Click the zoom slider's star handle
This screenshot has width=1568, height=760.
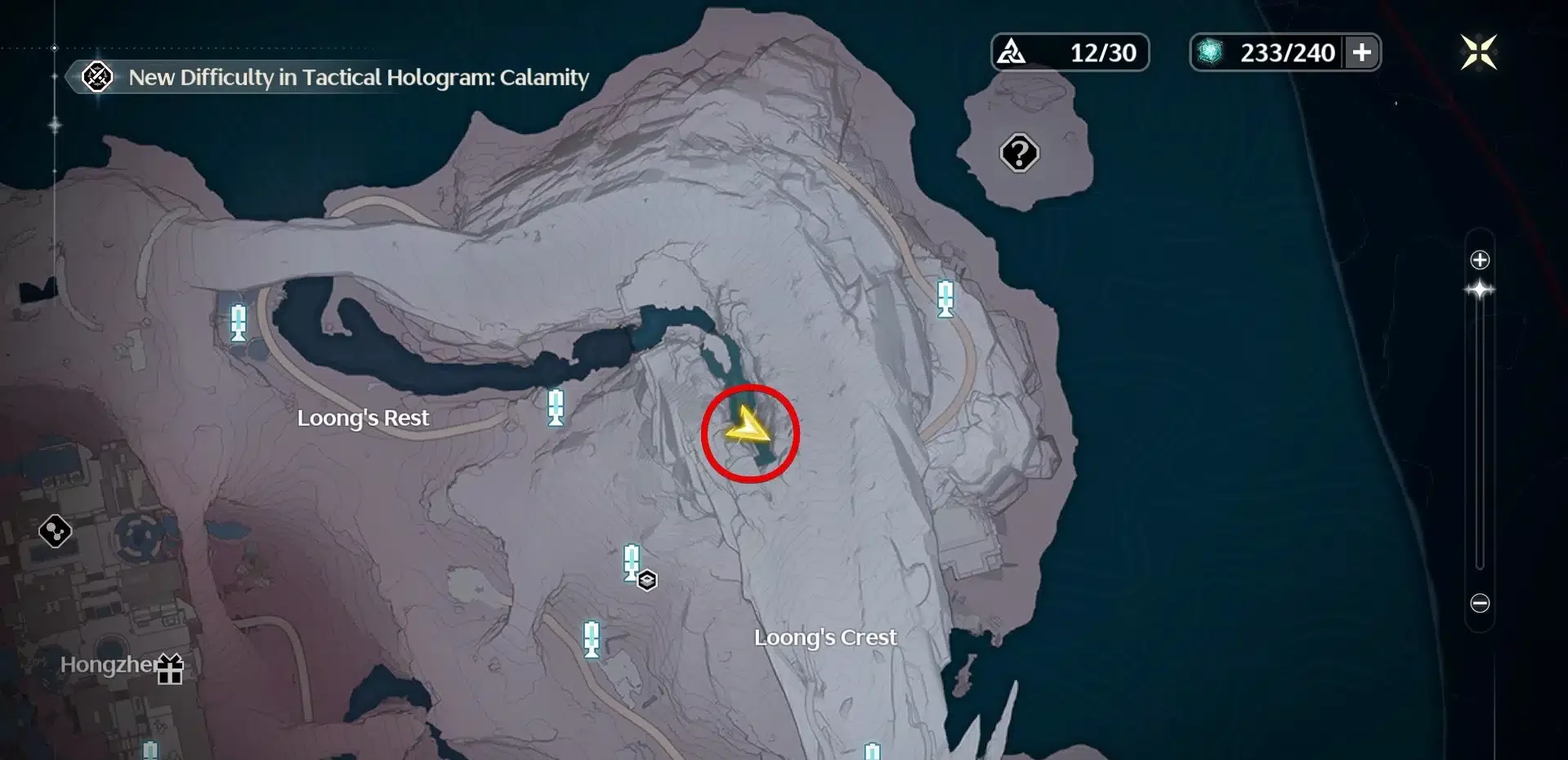click(x=1480, y=290)
